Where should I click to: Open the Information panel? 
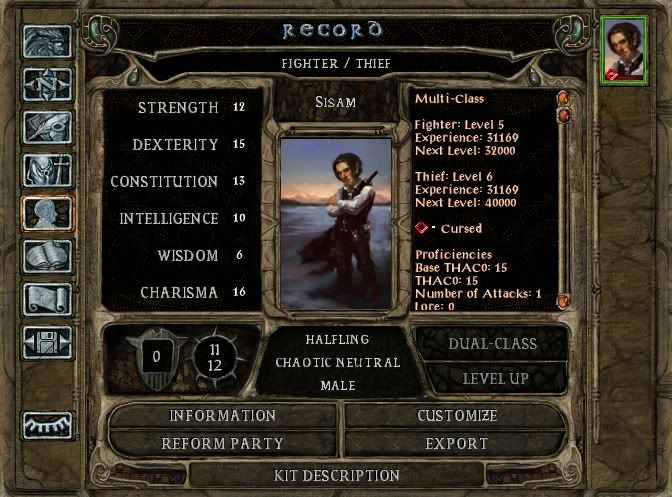tap(223, 416)
